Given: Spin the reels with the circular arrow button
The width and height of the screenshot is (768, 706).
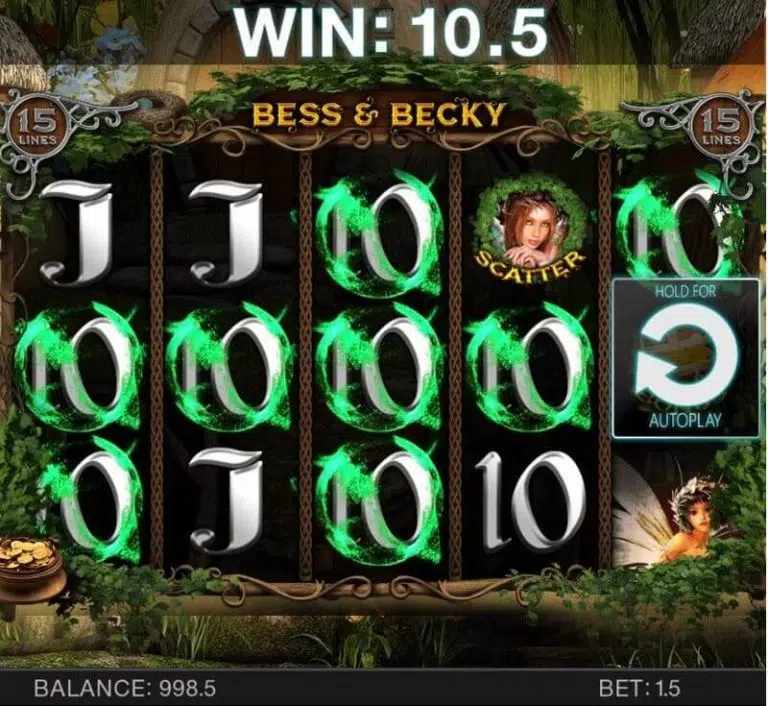Looking at the screenshot, I should click(686, 358).
